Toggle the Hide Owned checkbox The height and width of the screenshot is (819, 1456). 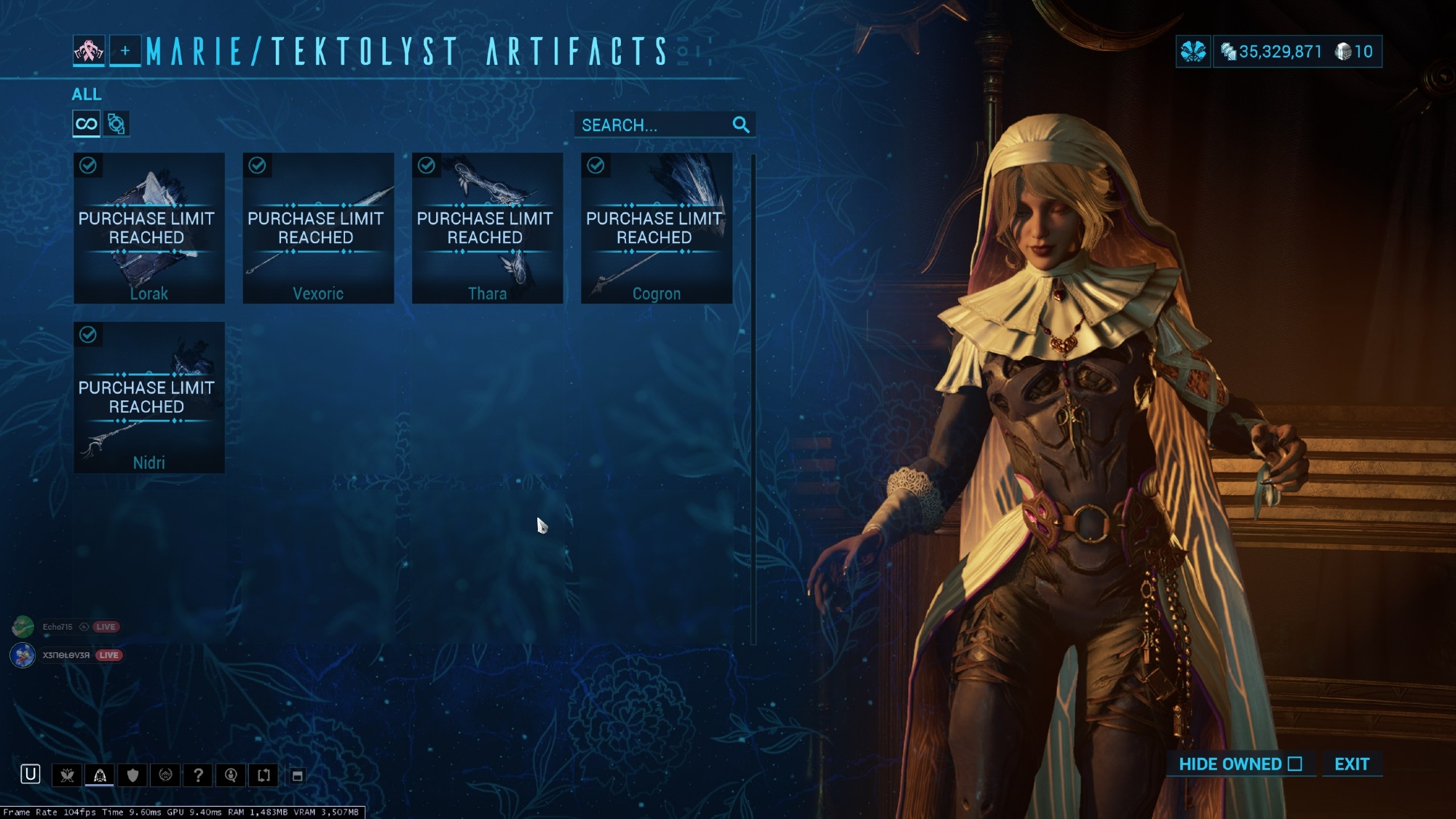1294,764
